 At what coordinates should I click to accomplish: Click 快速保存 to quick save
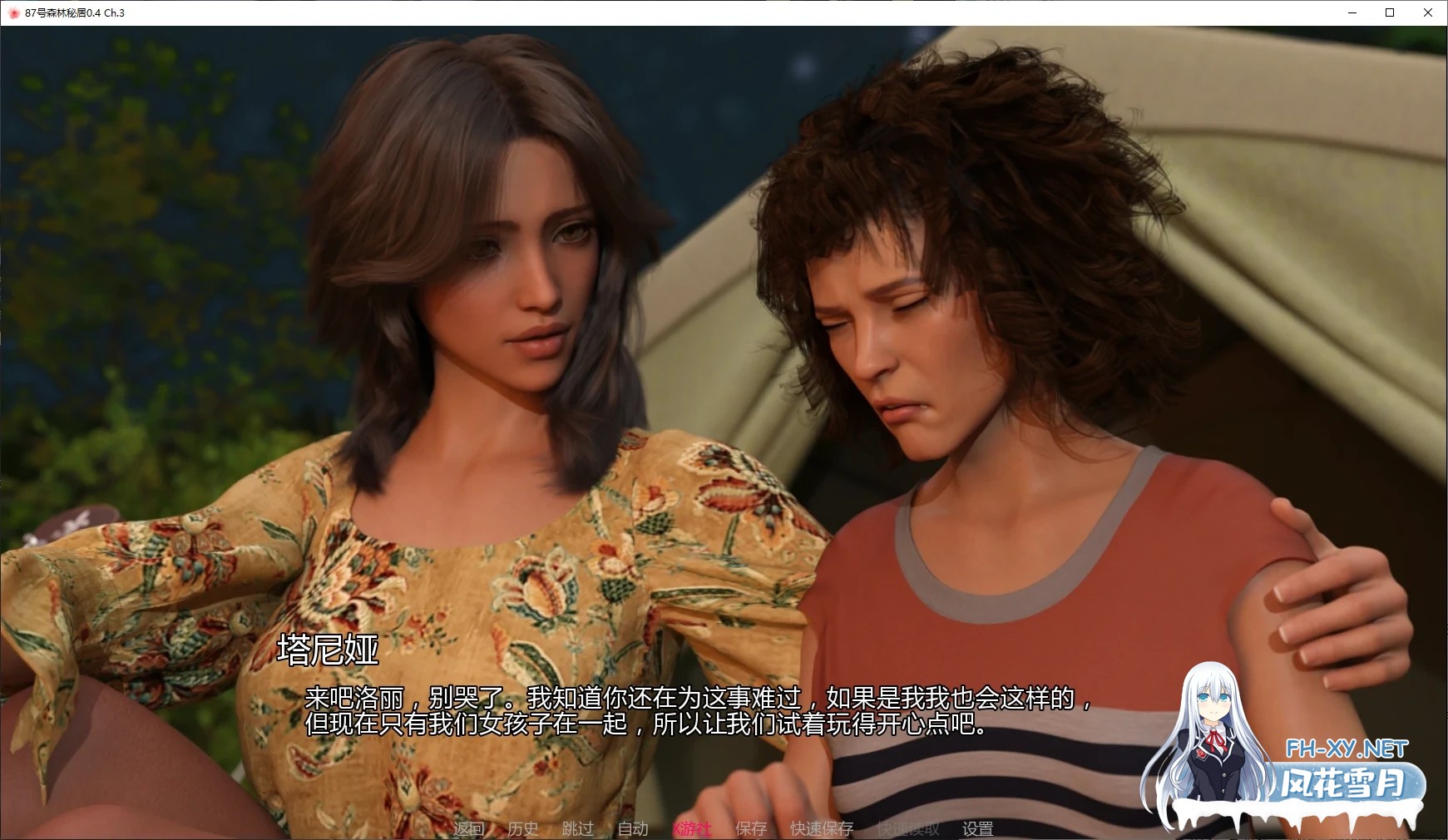820,828
